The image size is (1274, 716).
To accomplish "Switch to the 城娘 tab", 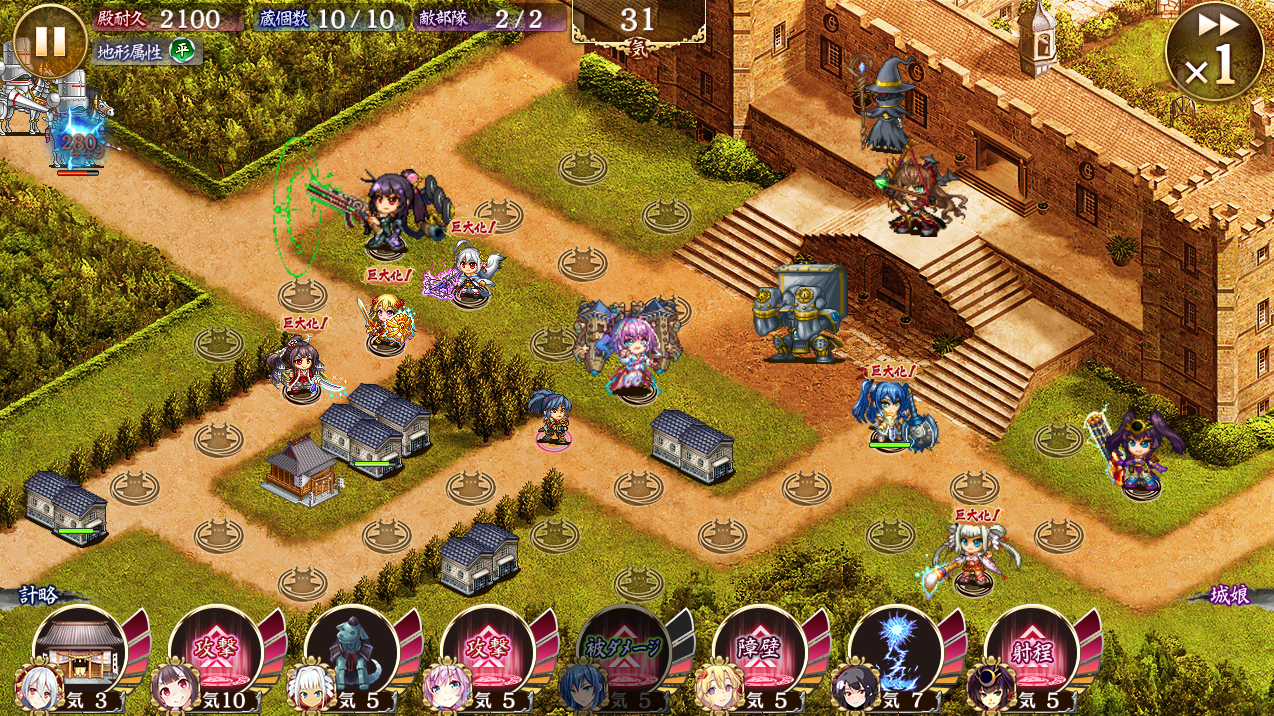I will 1227,596.
